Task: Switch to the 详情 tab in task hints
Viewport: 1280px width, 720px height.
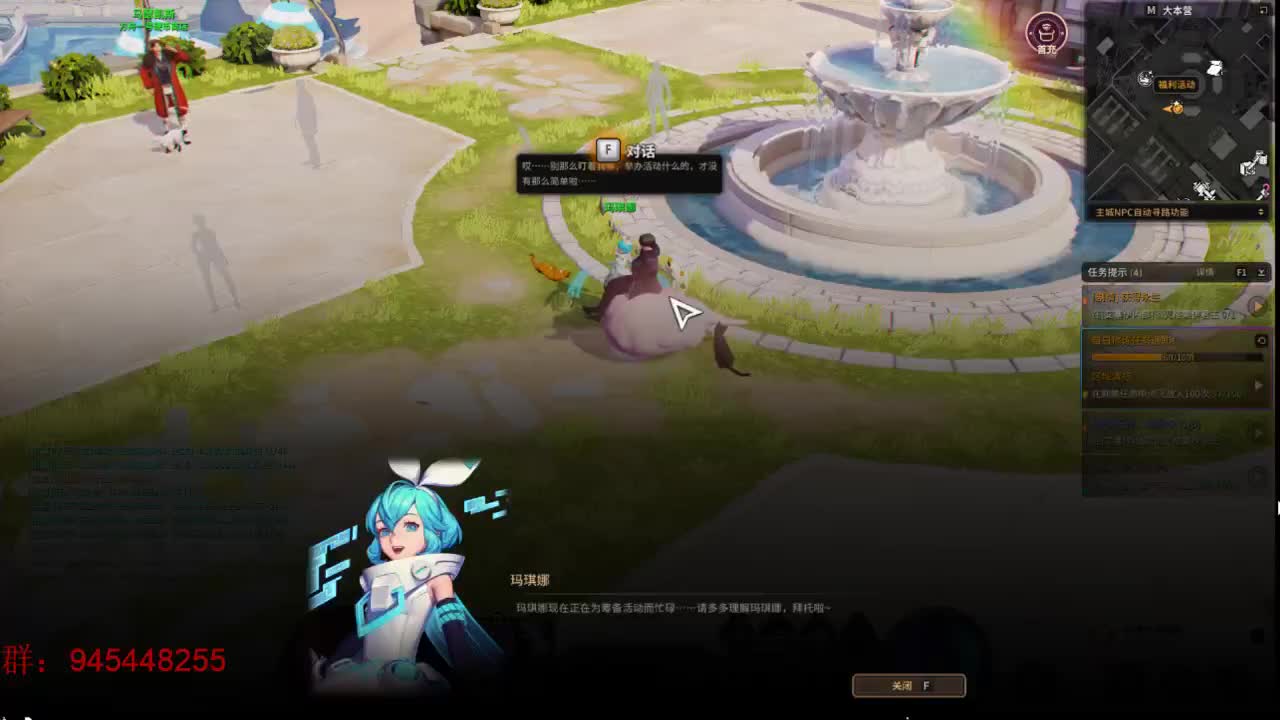Action: [x=1205, y=272]
